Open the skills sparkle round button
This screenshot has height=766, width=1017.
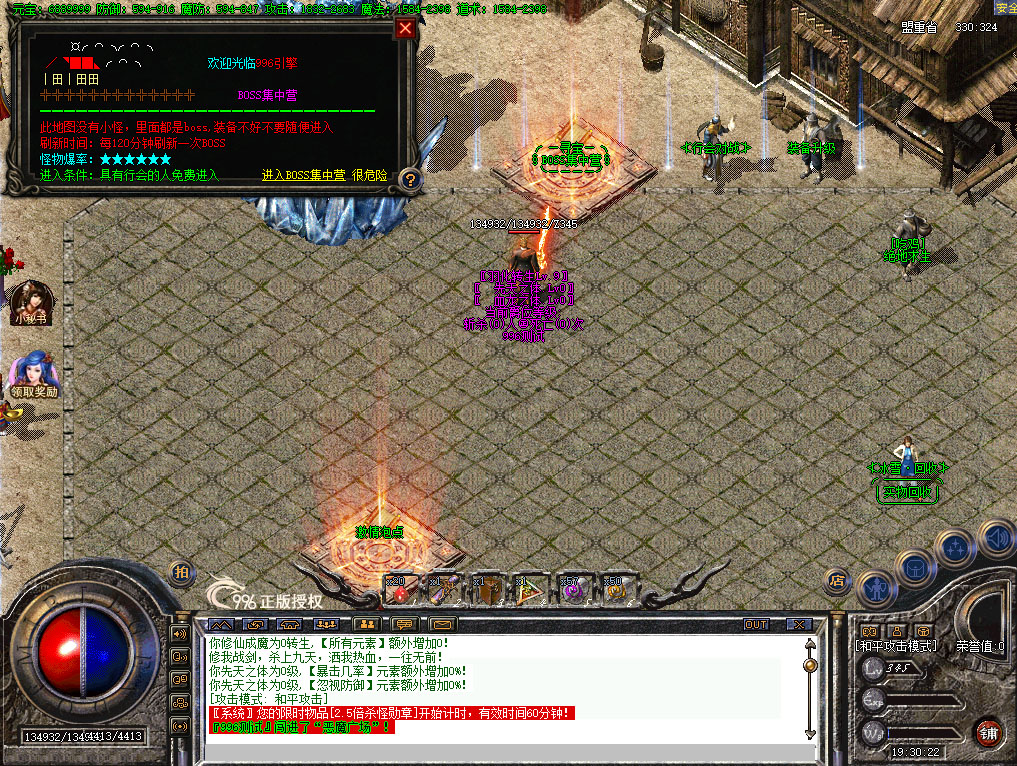click(955, 547)
